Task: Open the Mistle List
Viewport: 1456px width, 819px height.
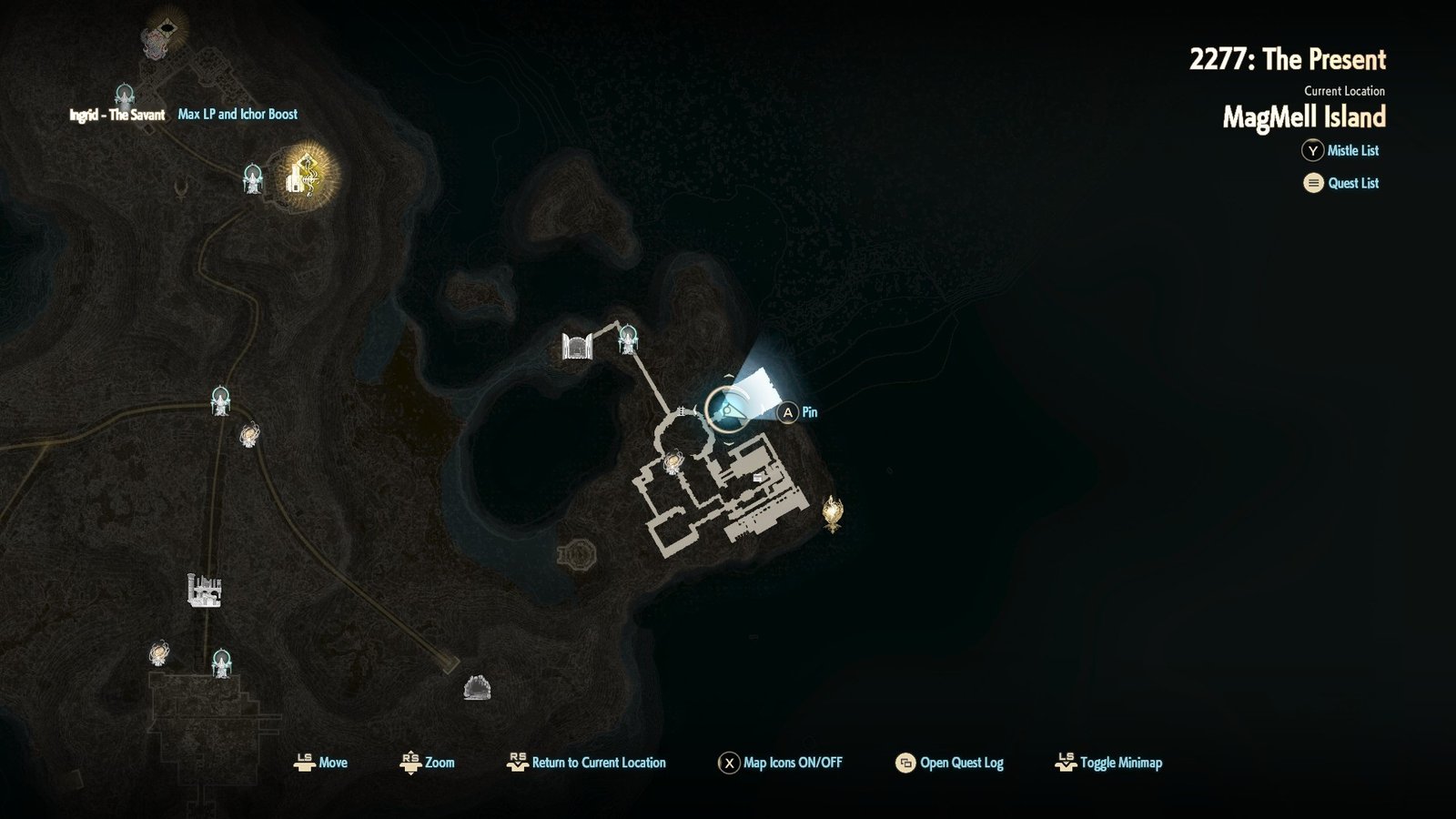Action: coord(1352,151)
